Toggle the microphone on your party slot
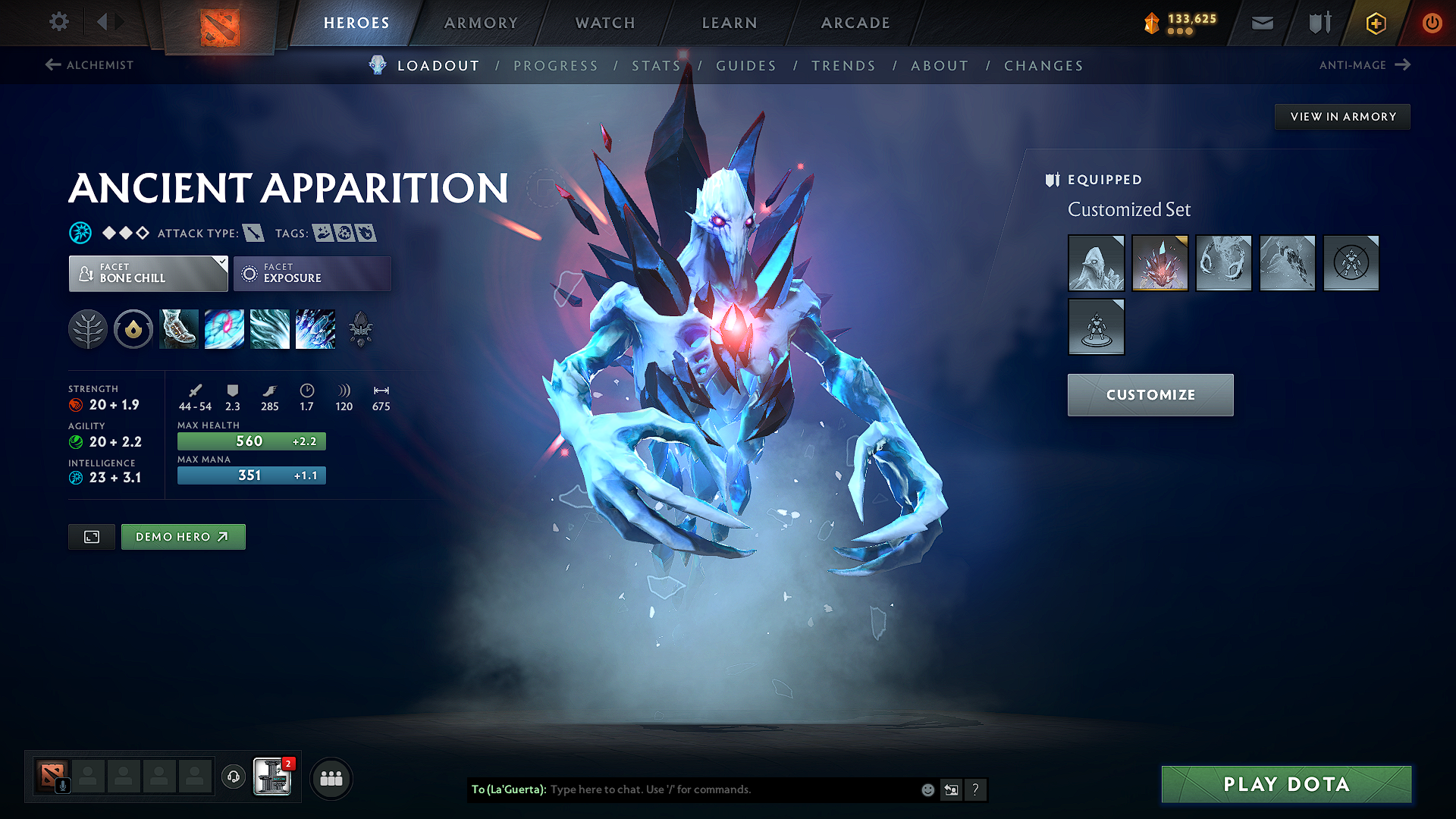 point(61,784)
